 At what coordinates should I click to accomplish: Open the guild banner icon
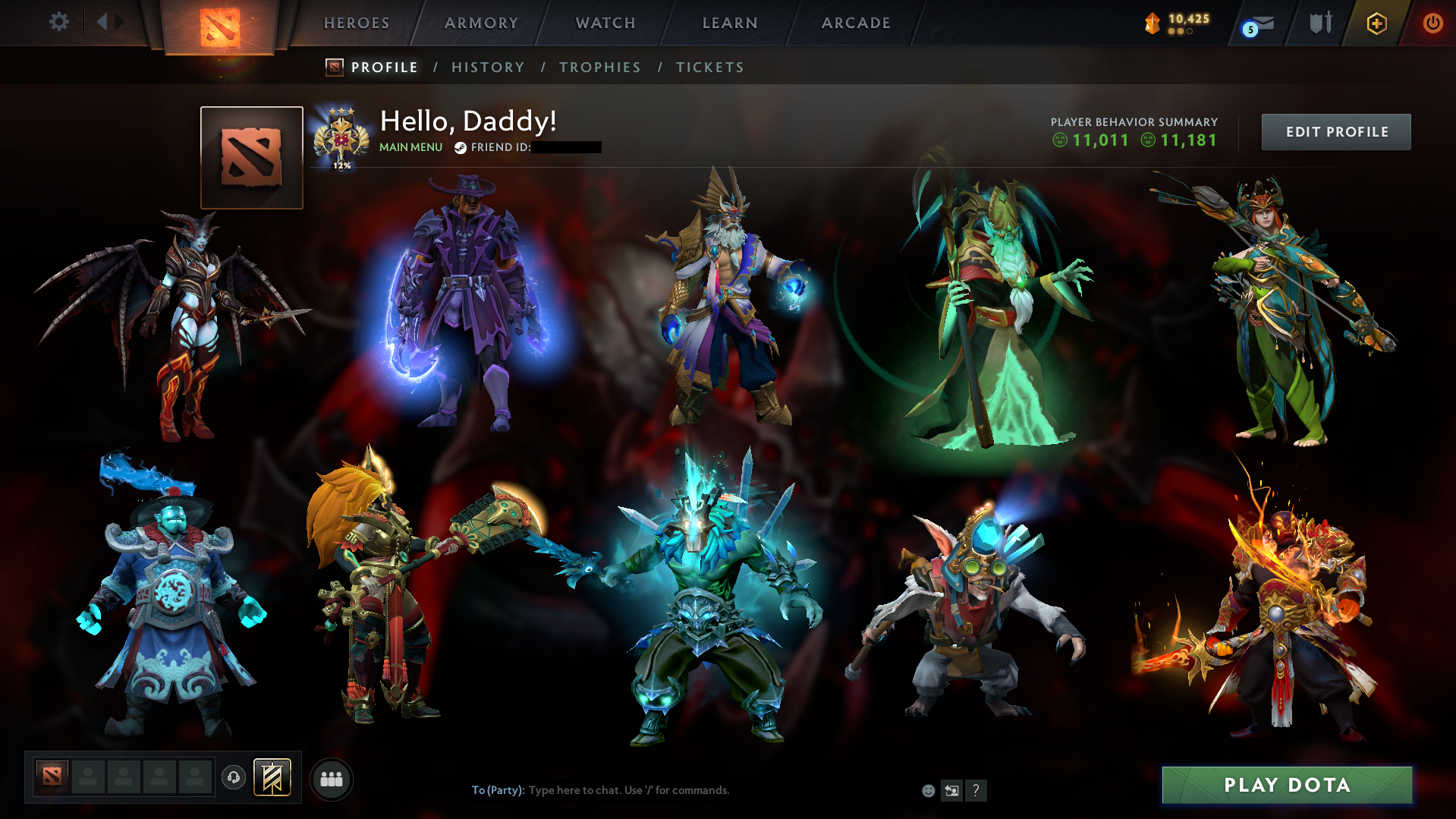coord(271,776)
